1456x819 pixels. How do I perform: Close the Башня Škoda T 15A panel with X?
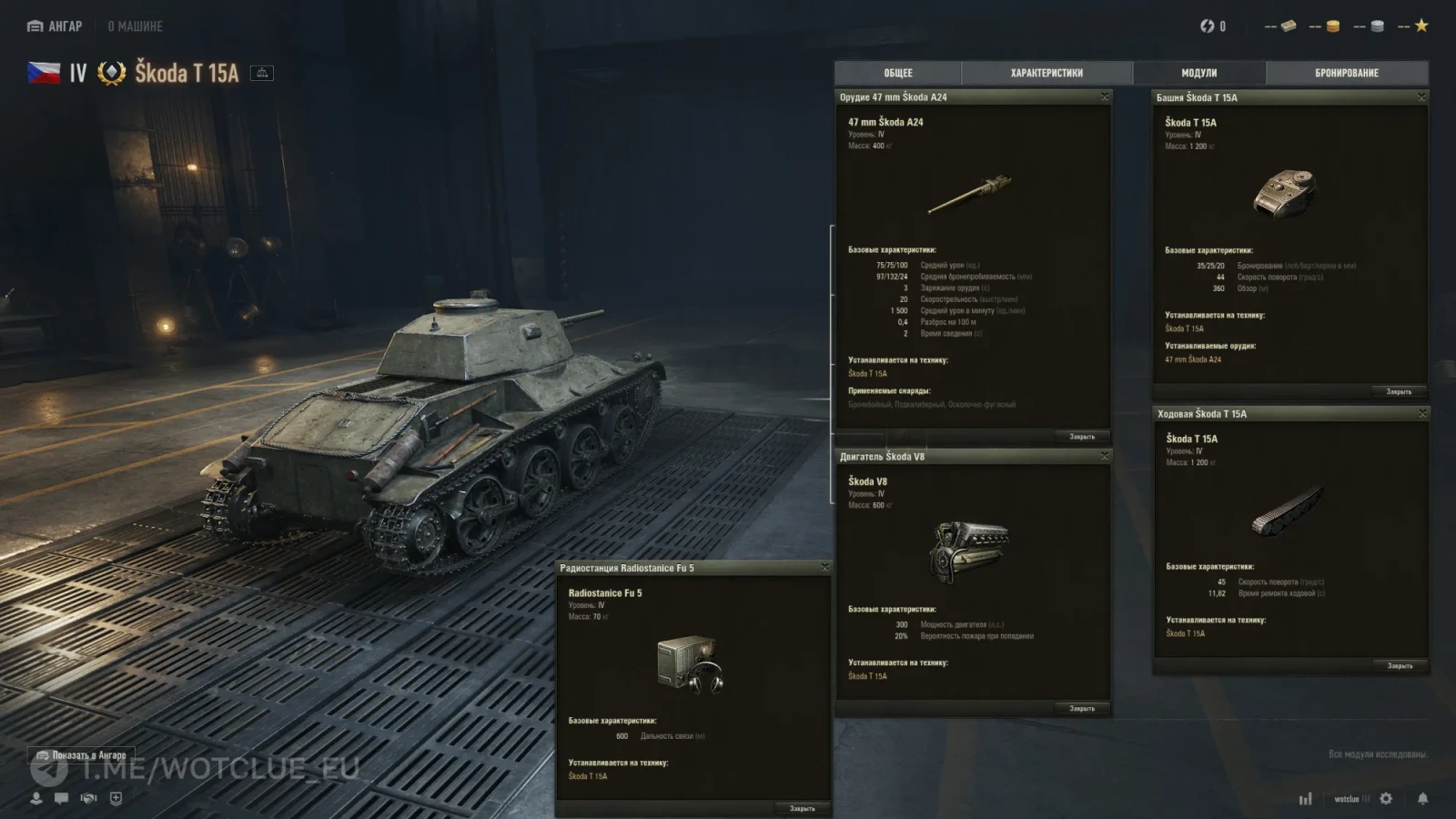point(1421,96)
